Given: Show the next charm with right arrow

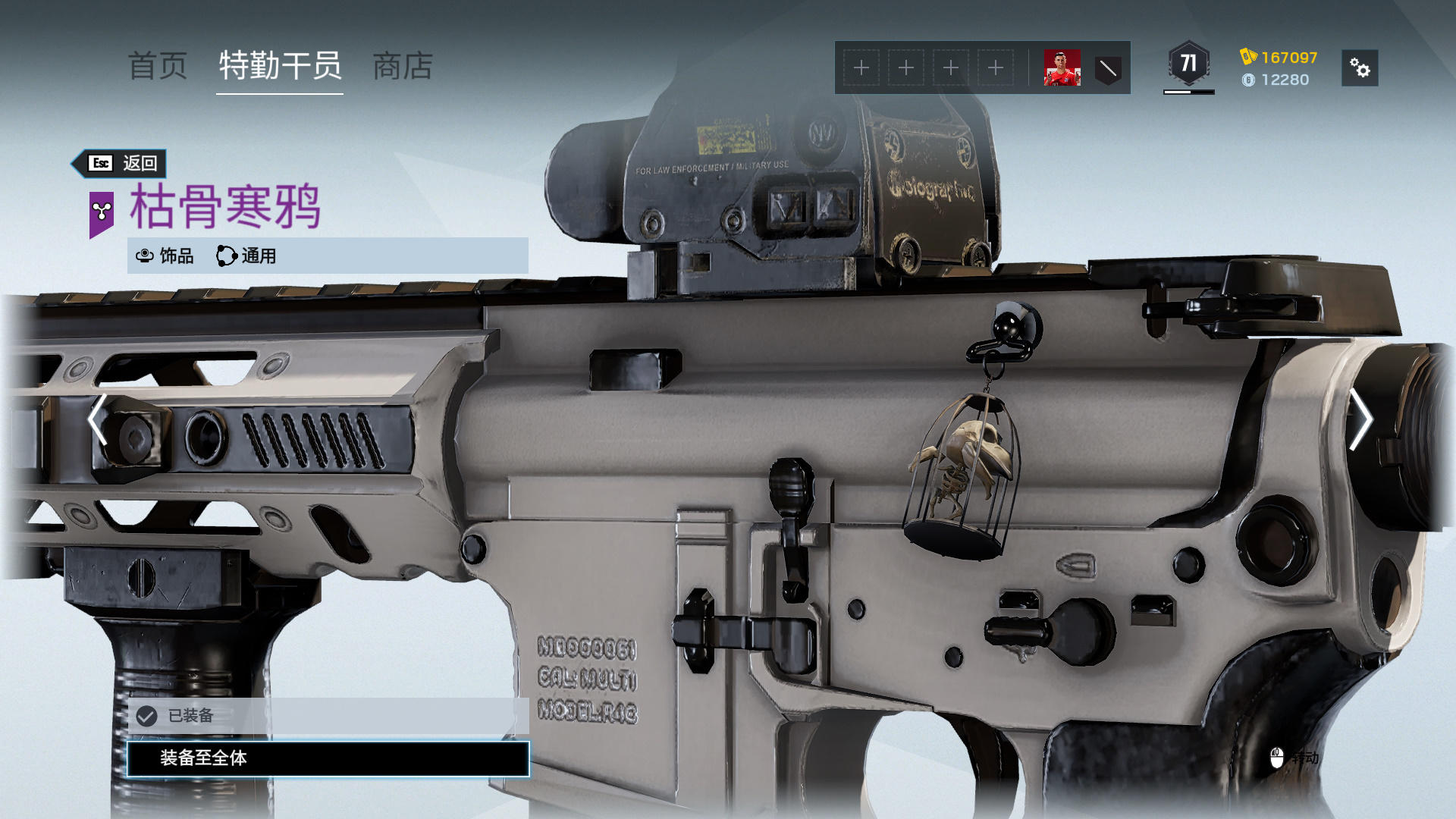Looking at the screenshot, I should tap(1360, 419).
